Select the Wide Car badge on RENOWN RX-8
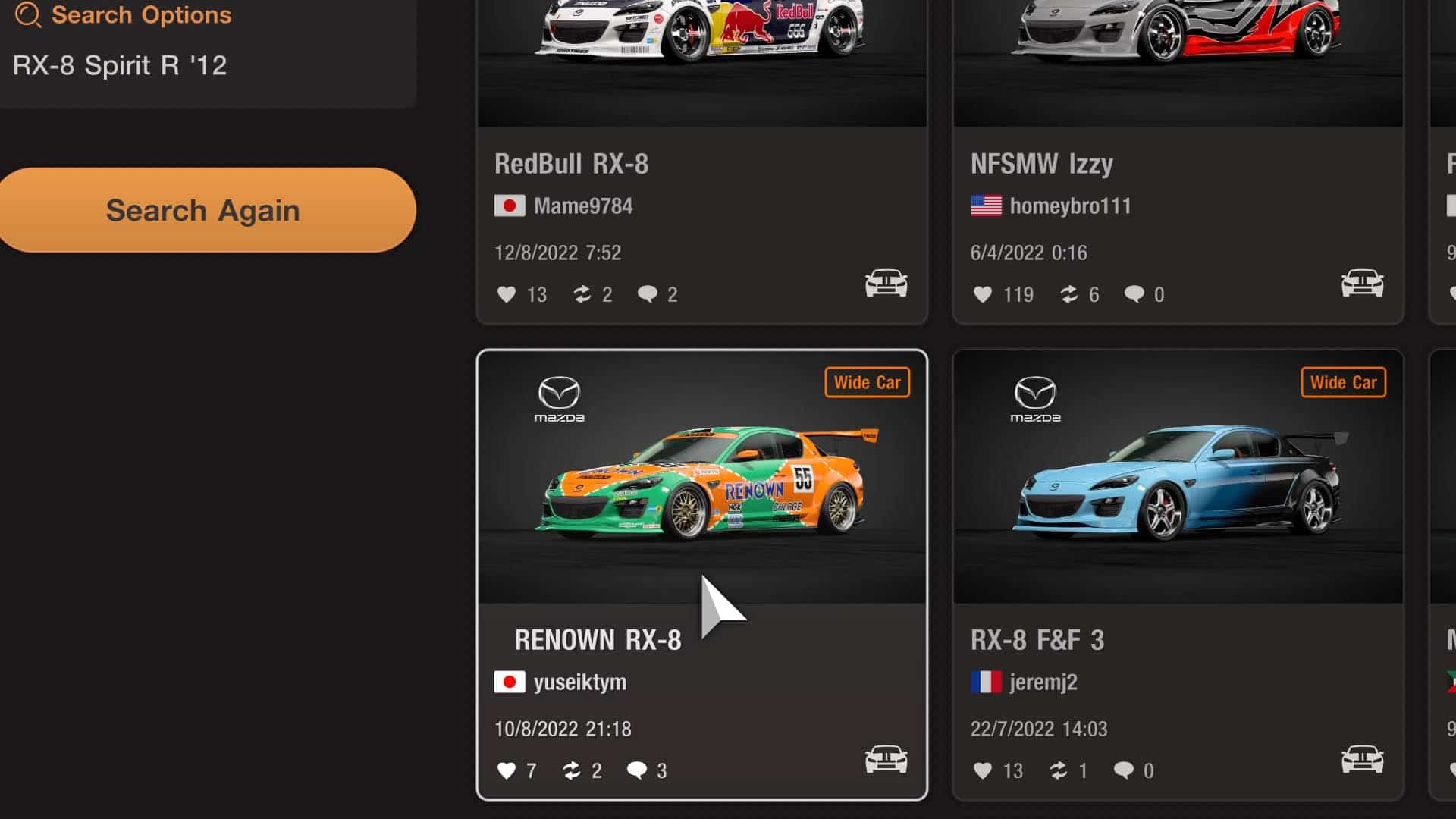 click(868, 382)
